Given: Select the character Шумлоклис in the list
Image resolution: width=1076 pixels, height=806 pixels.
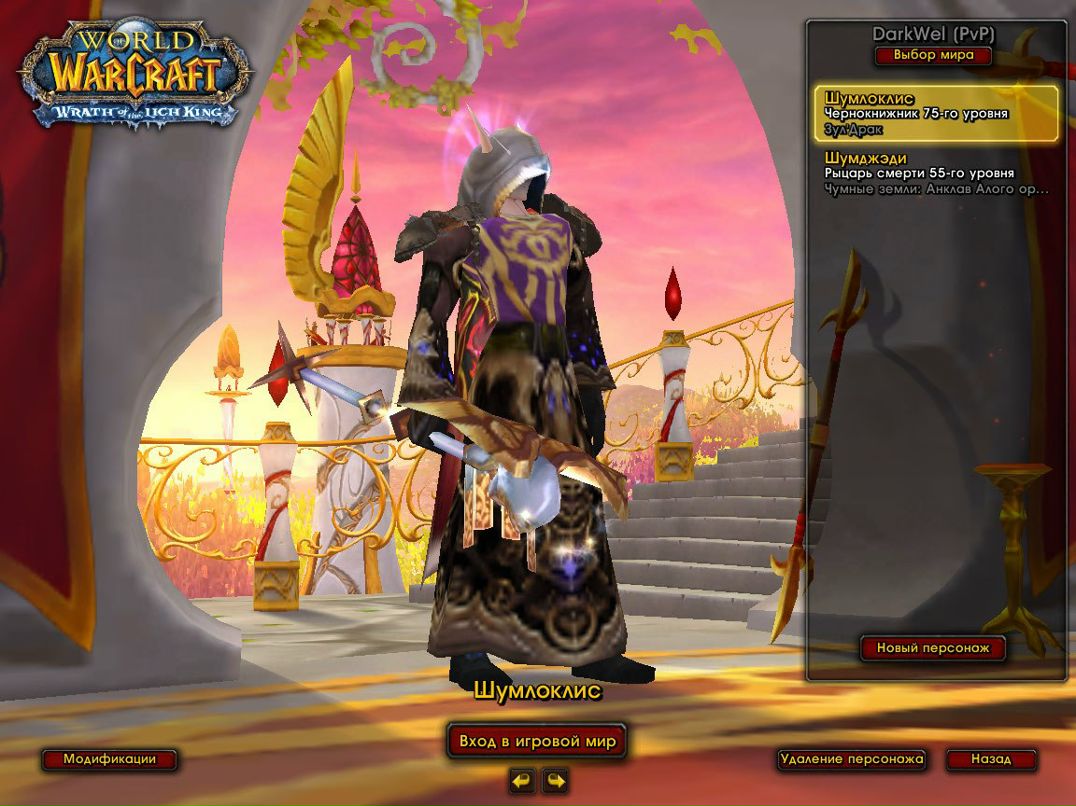Looking at the screenshot, I should pyautogui.click(x=935, y=114).
